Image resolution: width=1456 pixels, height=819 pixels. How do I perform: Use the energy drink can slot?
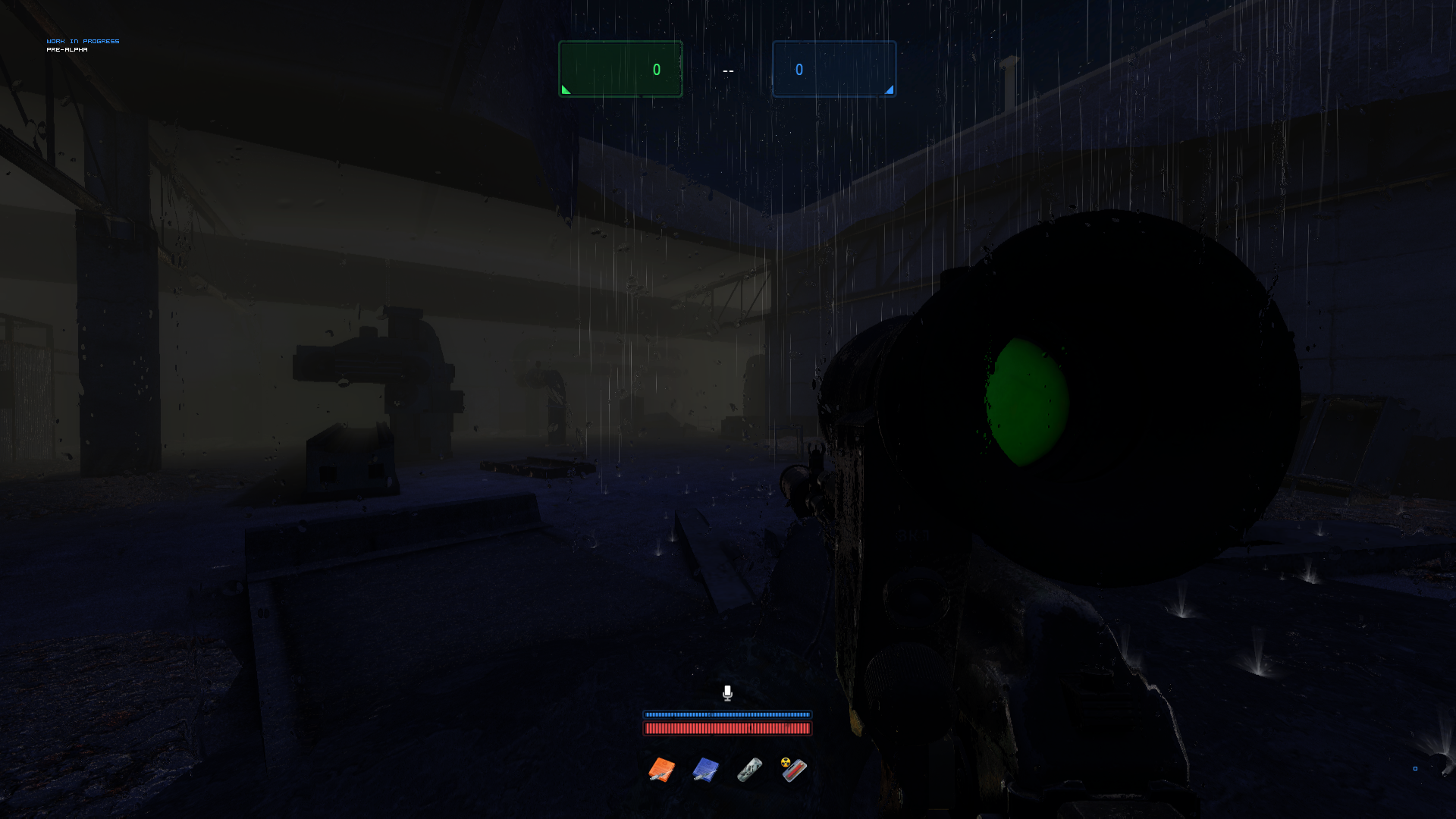[x=749, y=770]
